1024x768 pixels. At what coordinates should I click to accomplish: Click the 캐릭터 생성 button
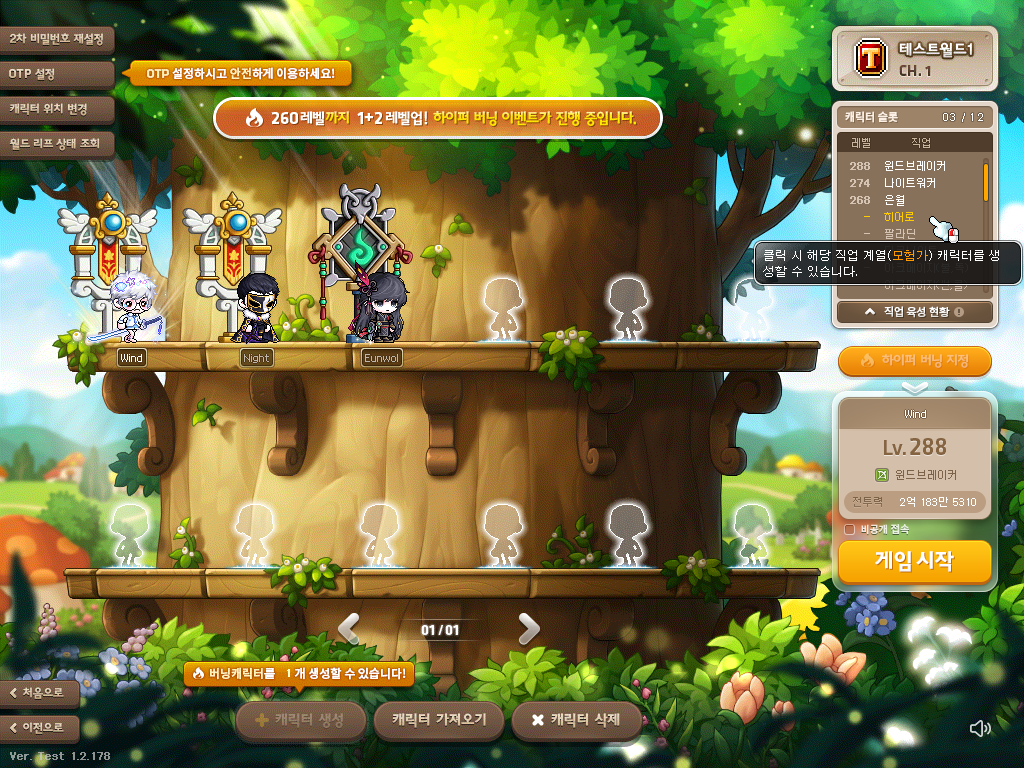tap(300, 720)
